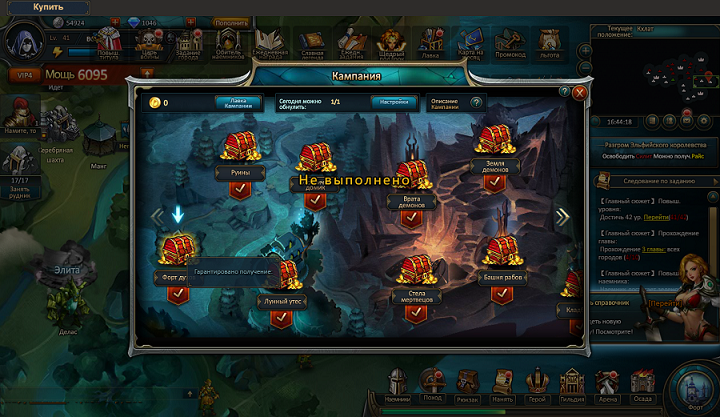Select the Башня рабов chest
720x417 pixels.
[x=502, y=253]
